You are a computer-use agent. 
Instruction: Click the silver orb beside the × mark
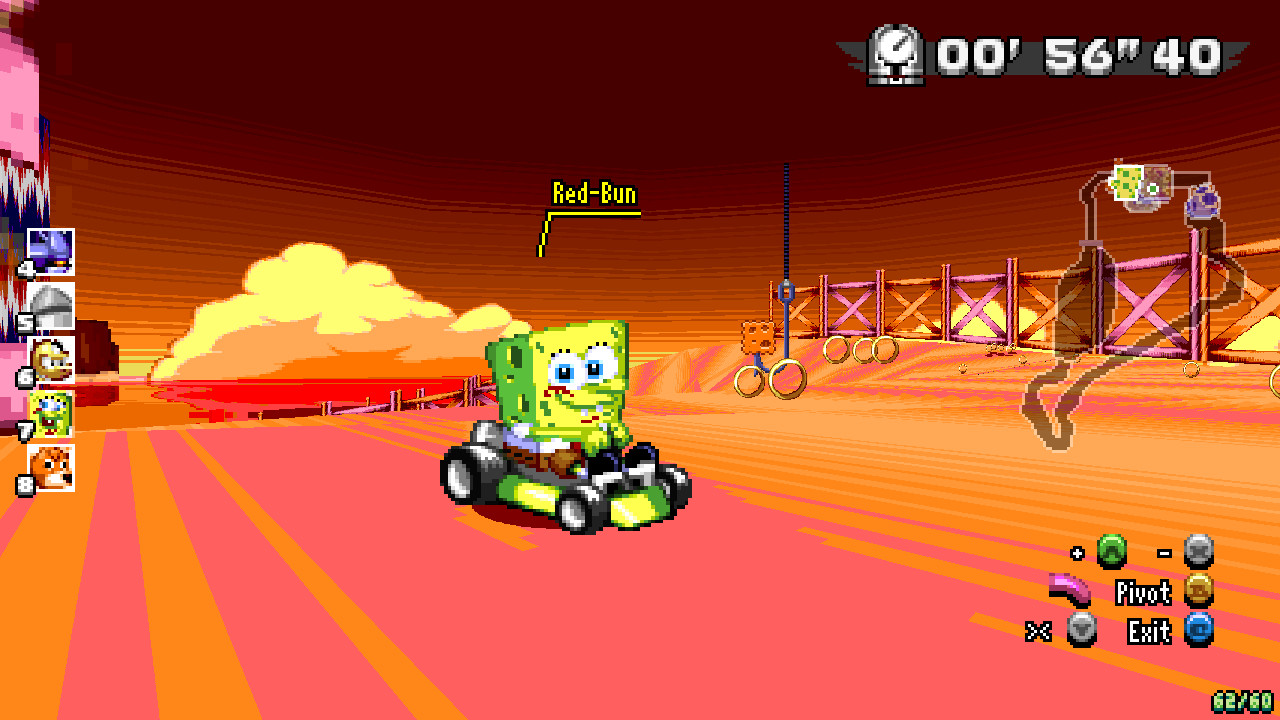point(1083,631)
